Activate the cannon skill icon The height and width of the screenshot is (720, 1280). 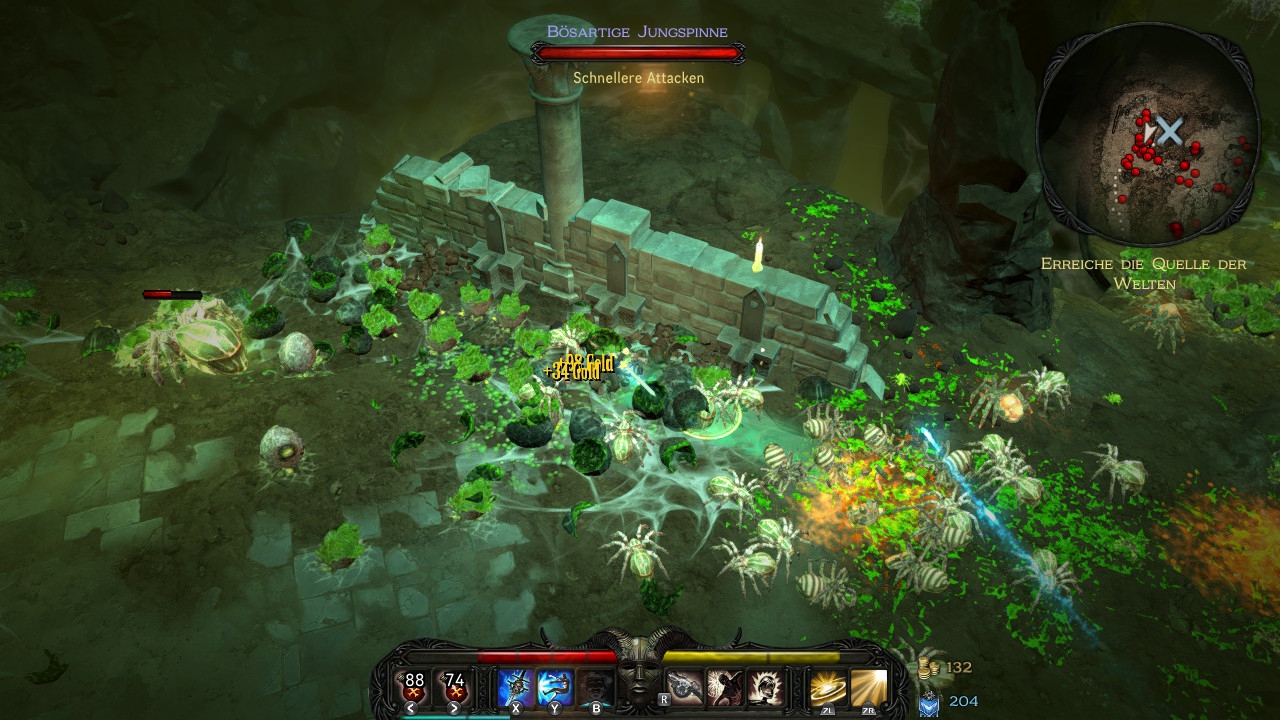click(686, 687)
